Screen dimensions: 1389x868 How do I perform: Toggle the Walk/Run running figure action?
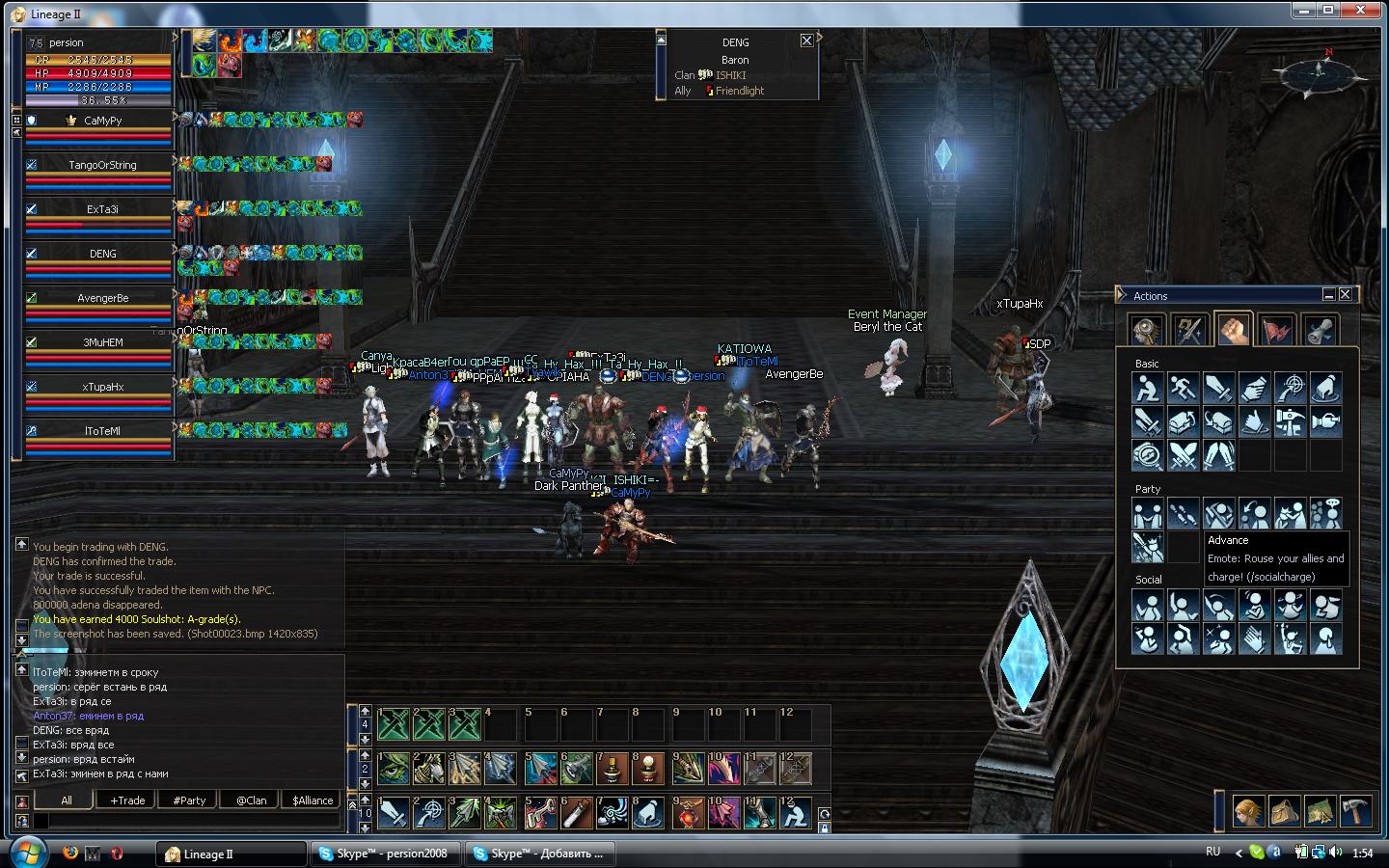coord(1183,389)
